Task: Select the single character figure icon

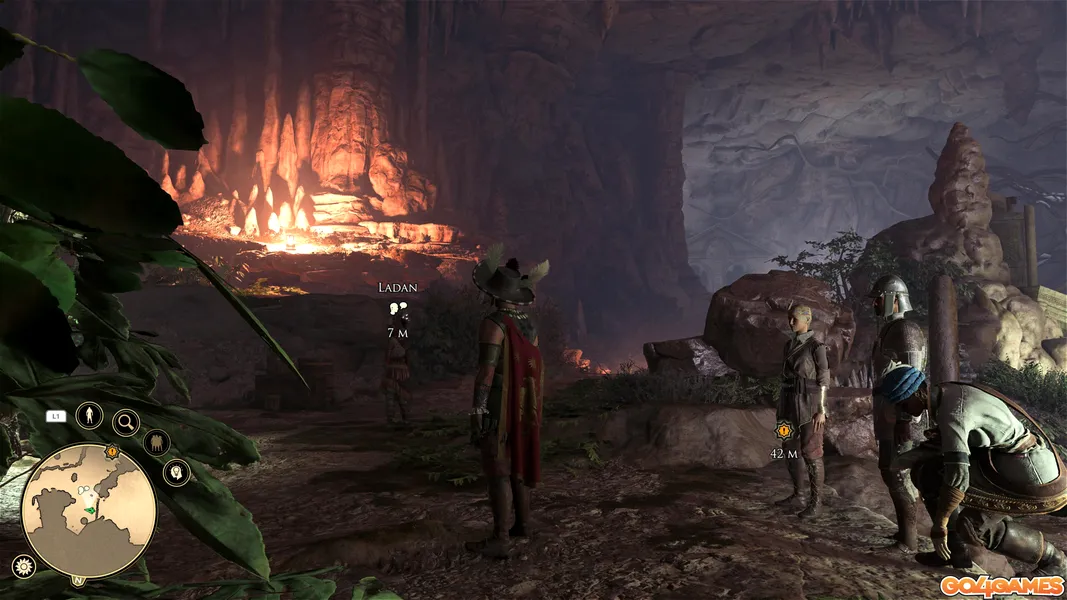Action: pos(89,414)
